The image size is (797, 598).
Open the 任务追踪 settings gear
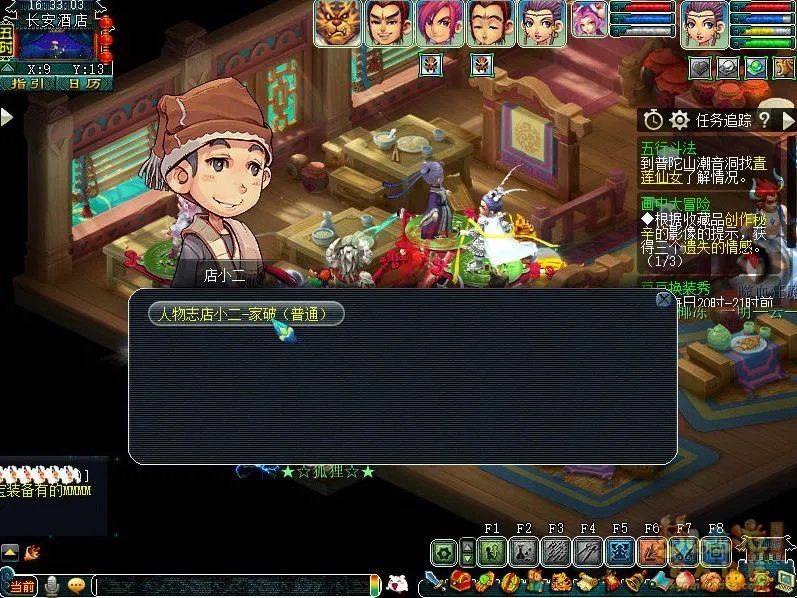[680, 120]
